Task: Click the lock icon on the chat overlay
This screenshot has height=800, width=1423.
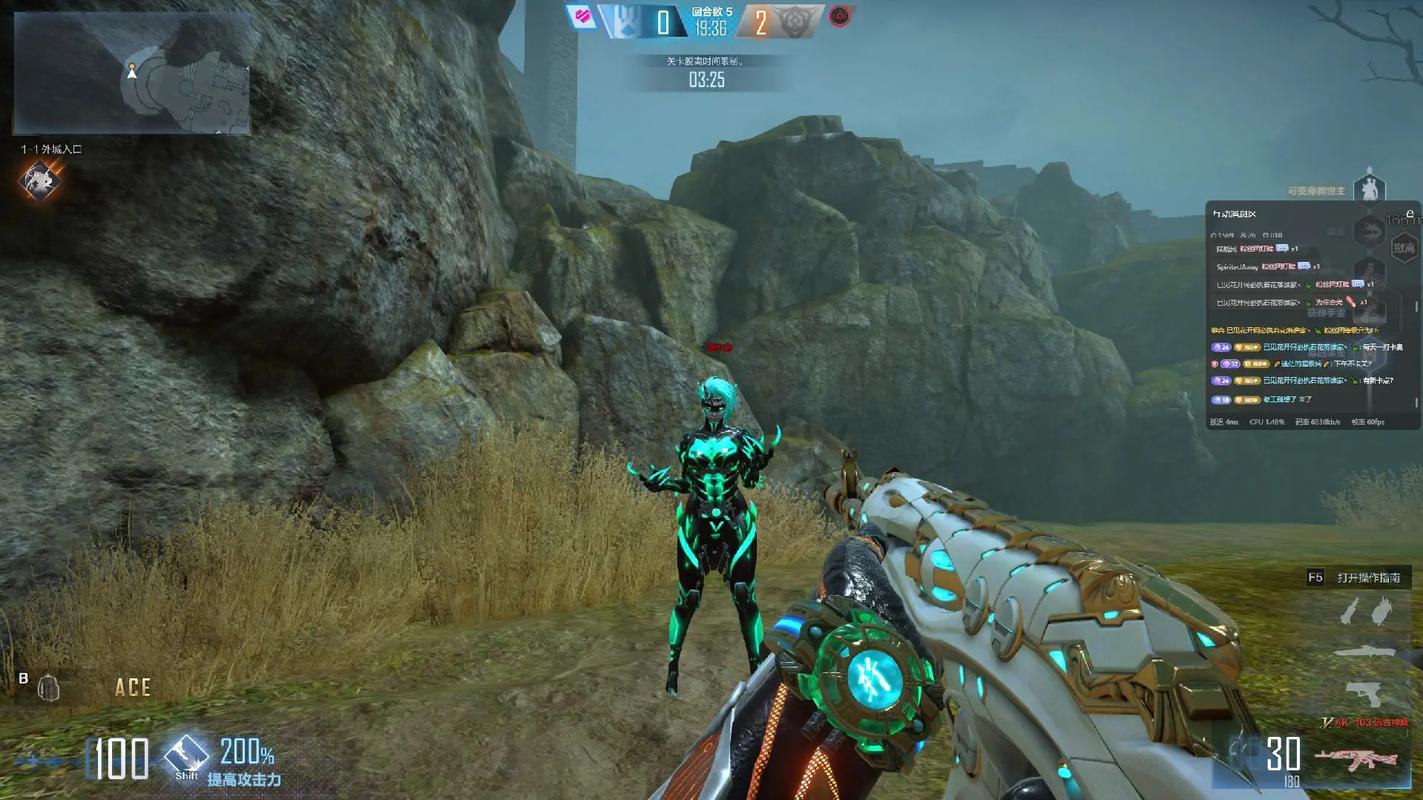Action: point(1410,214)
